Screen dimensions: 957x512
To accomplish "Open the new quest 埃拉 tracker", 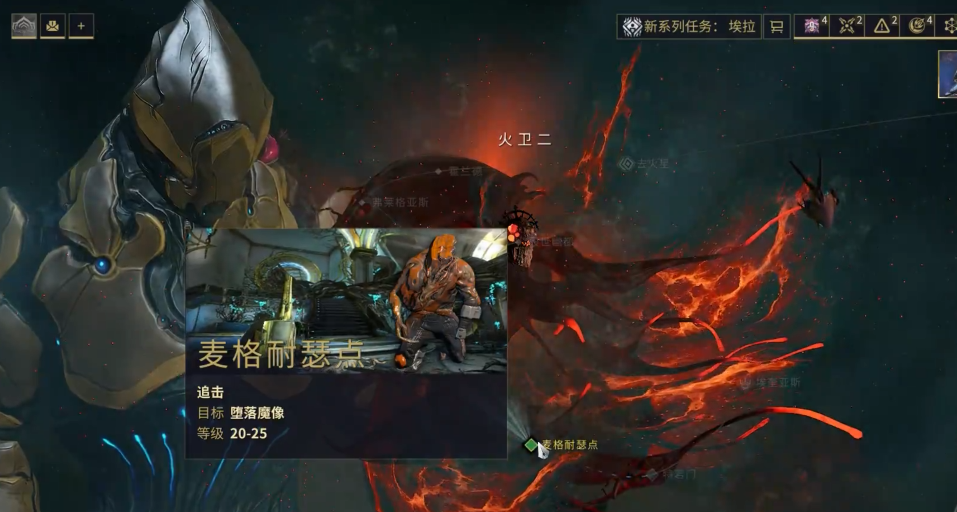I will pyautogui.click(x=688, y=27).
